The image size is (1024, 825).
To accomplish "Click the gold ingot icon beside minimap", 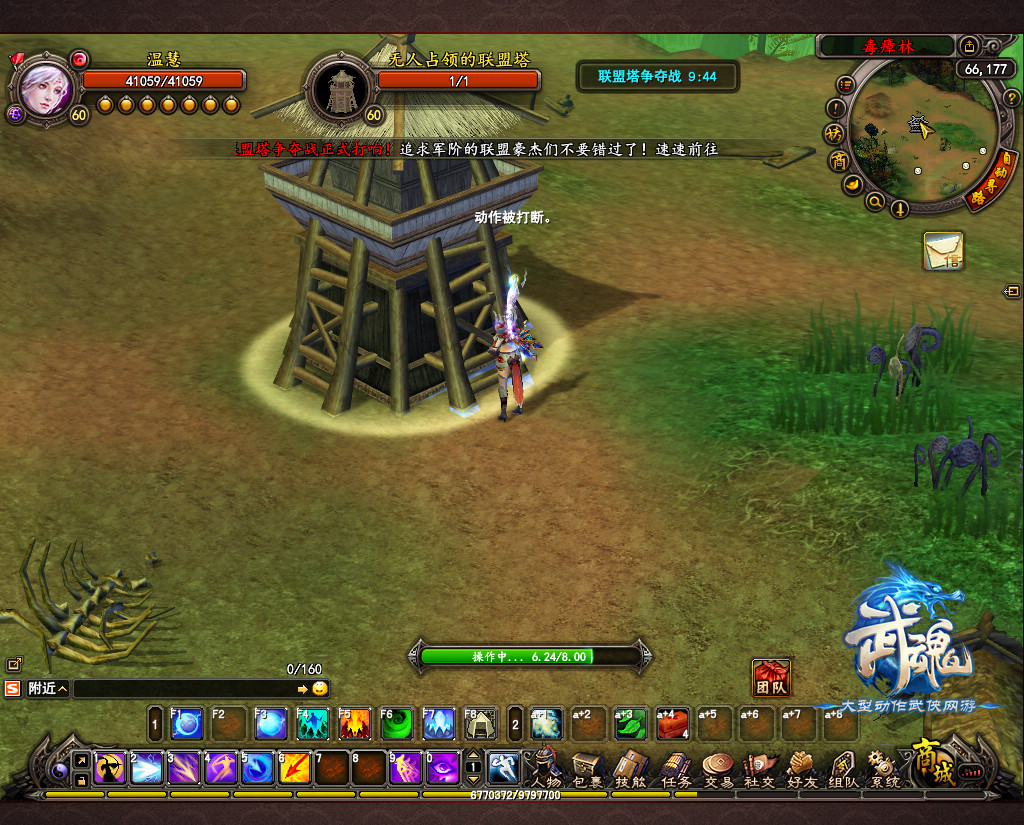I will click(851, 184).
